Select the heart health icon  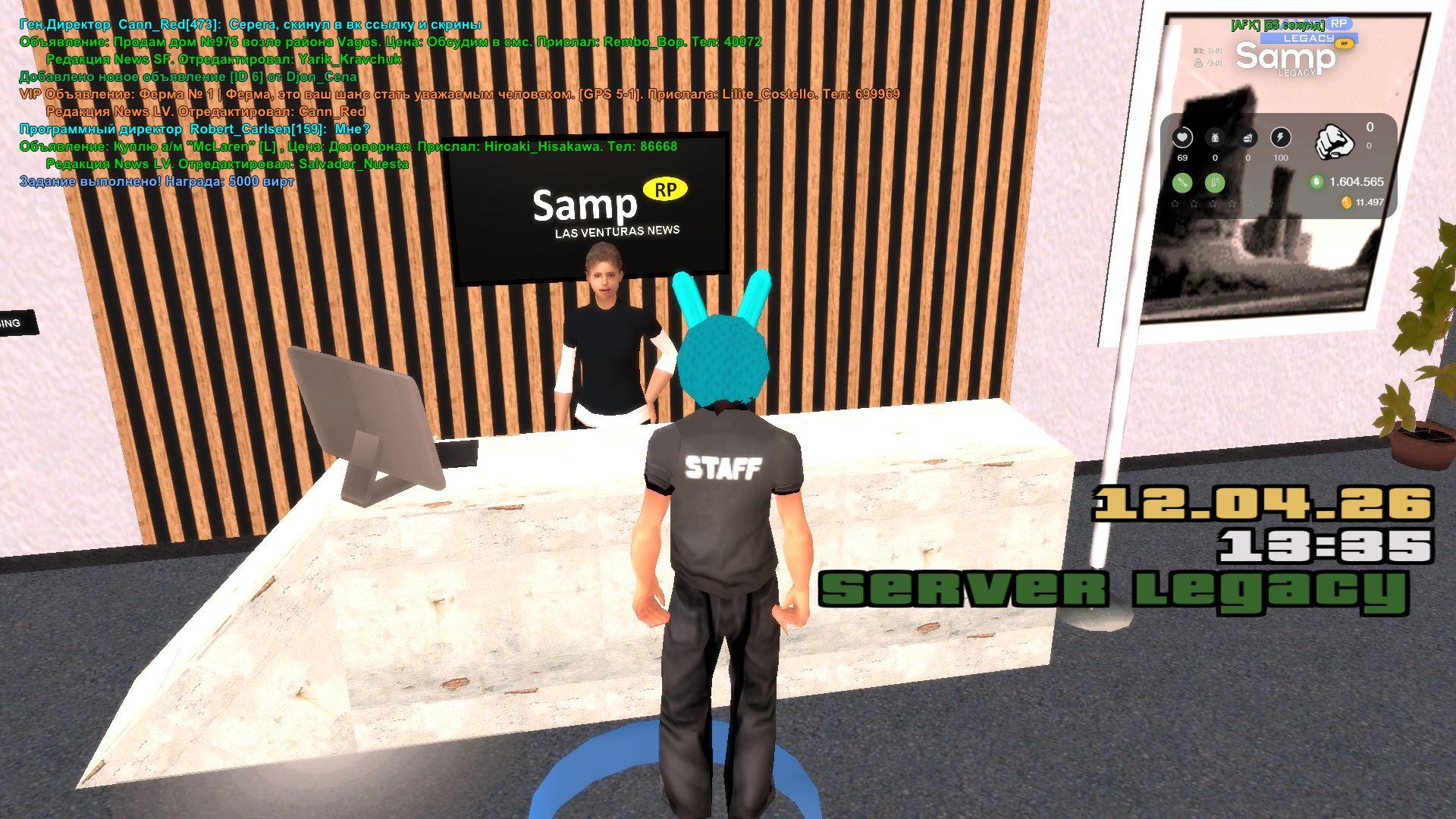[1182, 137]
